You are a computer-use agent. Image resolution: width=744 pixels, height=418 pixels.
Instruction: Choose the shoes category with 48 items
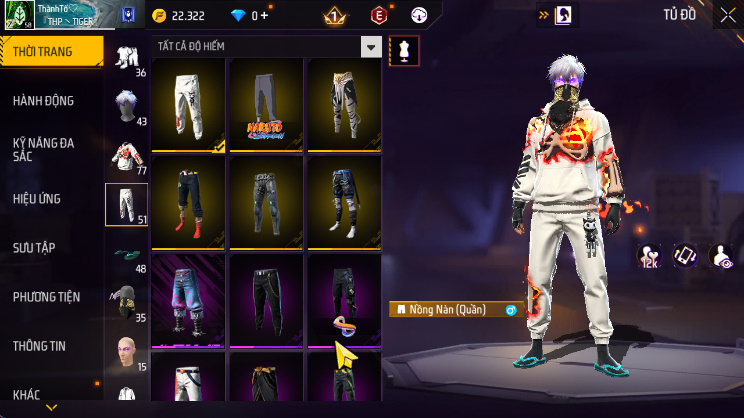coord(127,254)
